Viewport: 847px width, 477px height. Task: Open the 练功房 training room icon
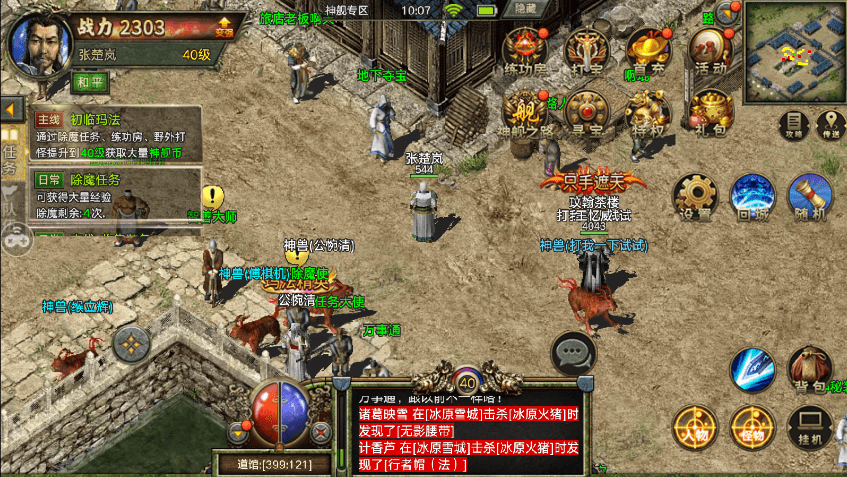[x=523, y=49]
